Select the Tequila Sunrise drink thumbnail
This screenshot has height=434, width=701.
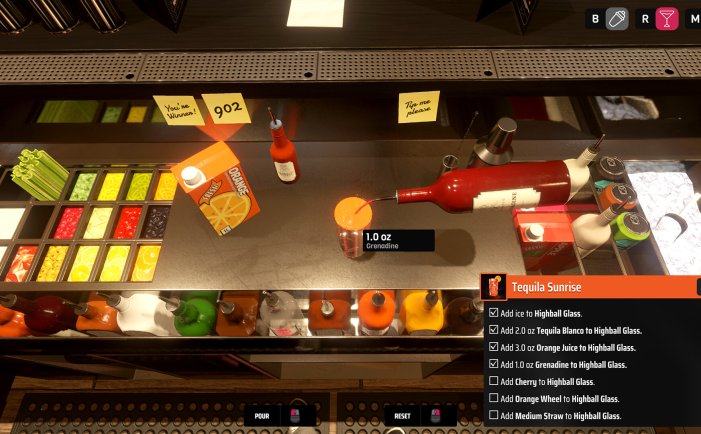(494, 288)
